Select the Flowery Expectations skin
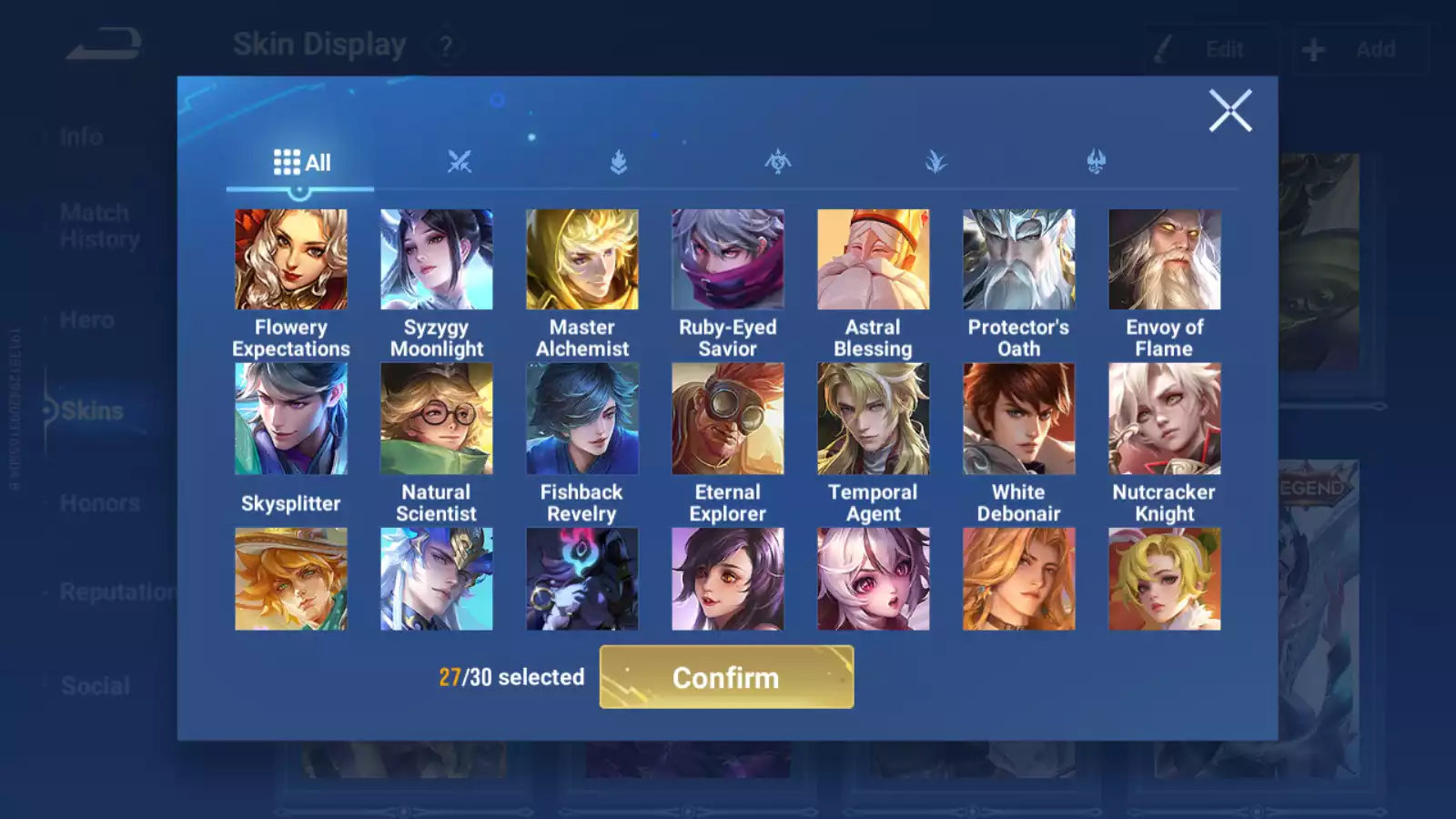The image size is (1456, 819). pyautogui.click(x=291, y=260)
